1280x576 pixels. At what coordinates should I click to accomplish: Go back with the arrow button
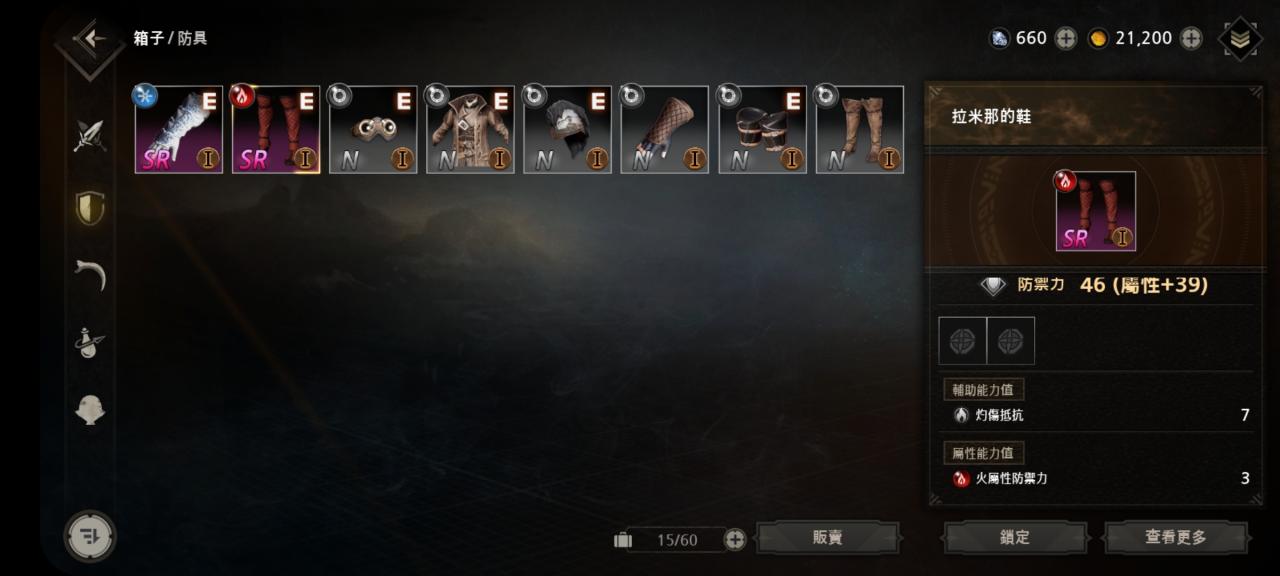[90, 40]
